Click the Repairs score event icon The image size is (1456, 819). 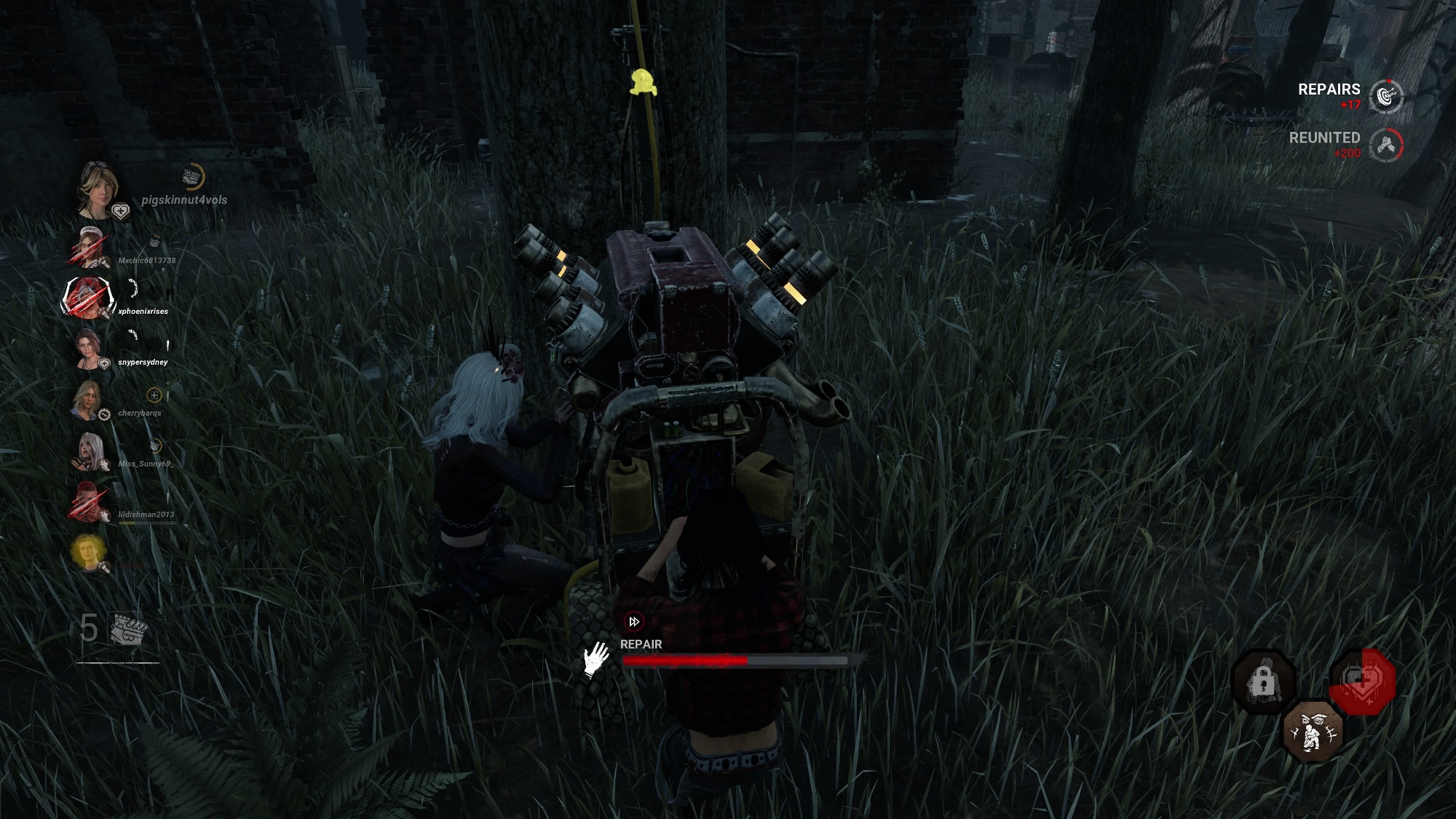1385,97
